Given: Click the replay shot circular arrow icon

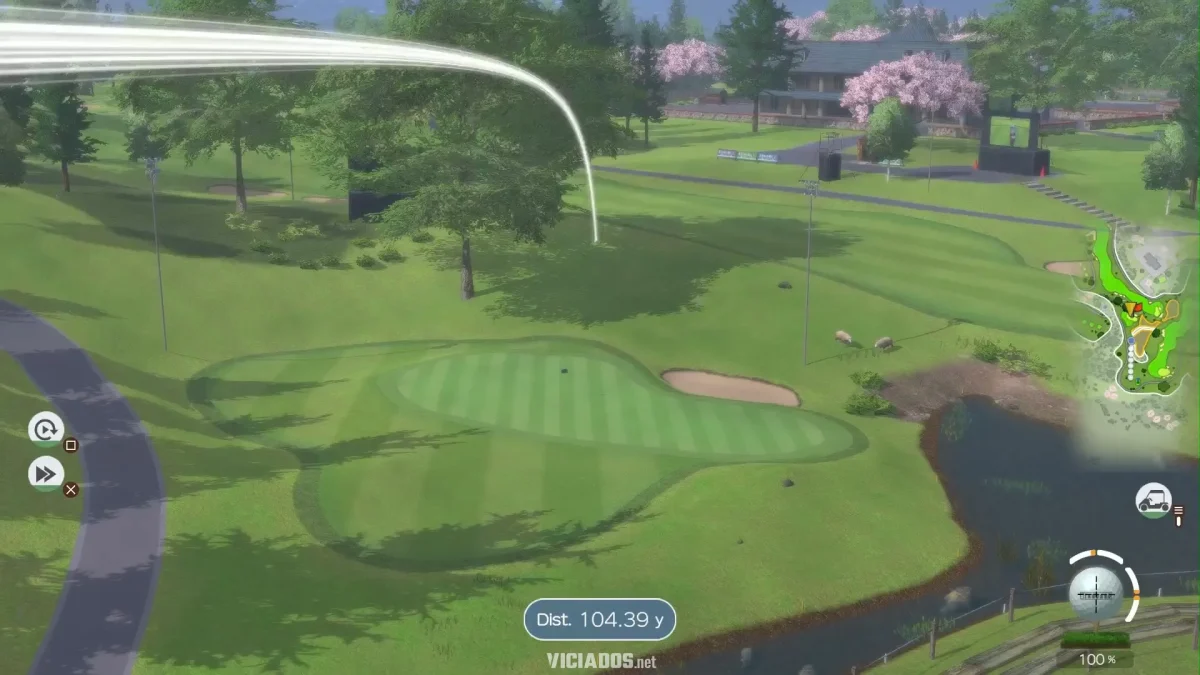Looking at the screenshot, I should (x=45, y=429).
